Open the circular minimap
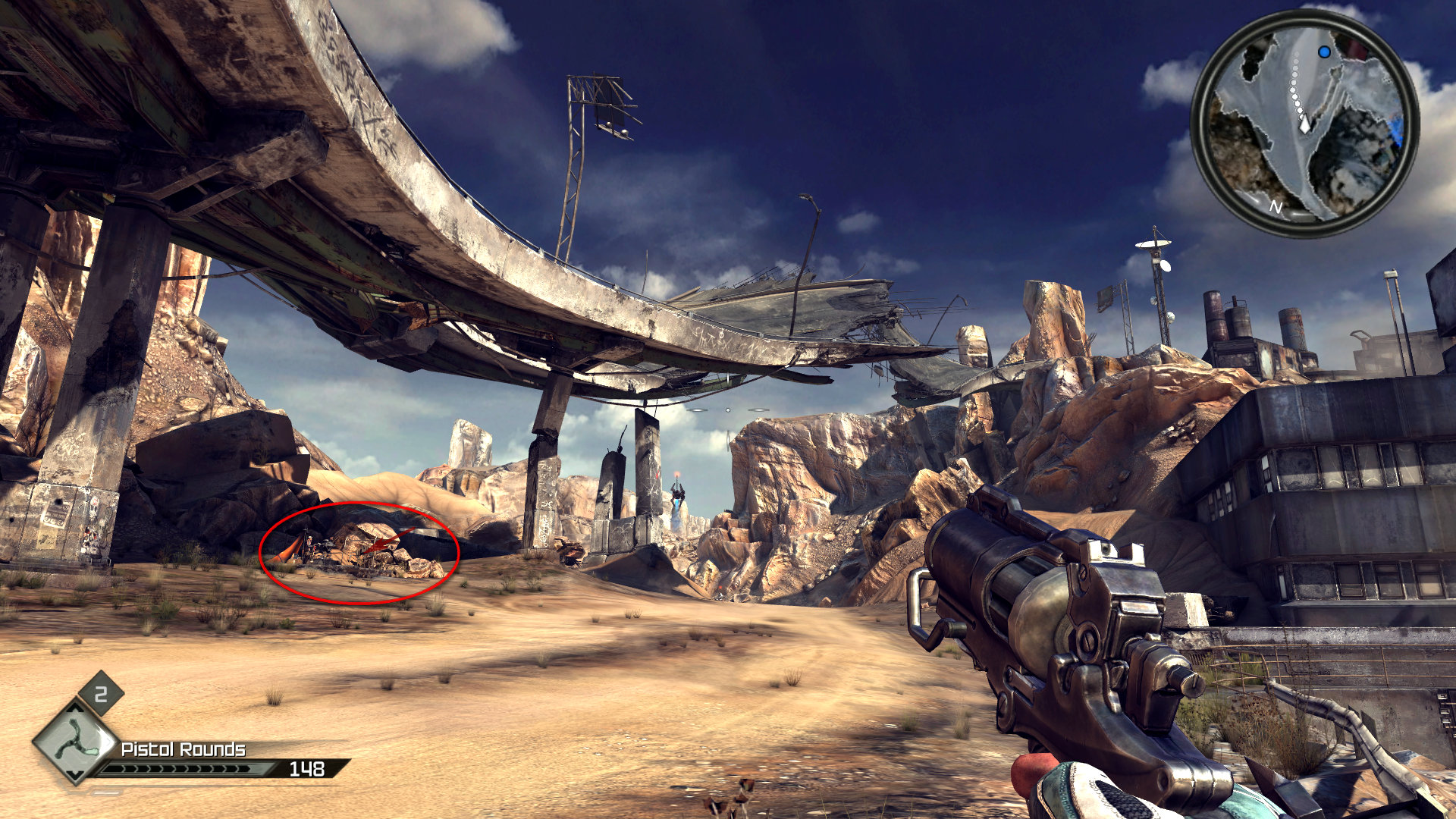 coord(1304,123)
